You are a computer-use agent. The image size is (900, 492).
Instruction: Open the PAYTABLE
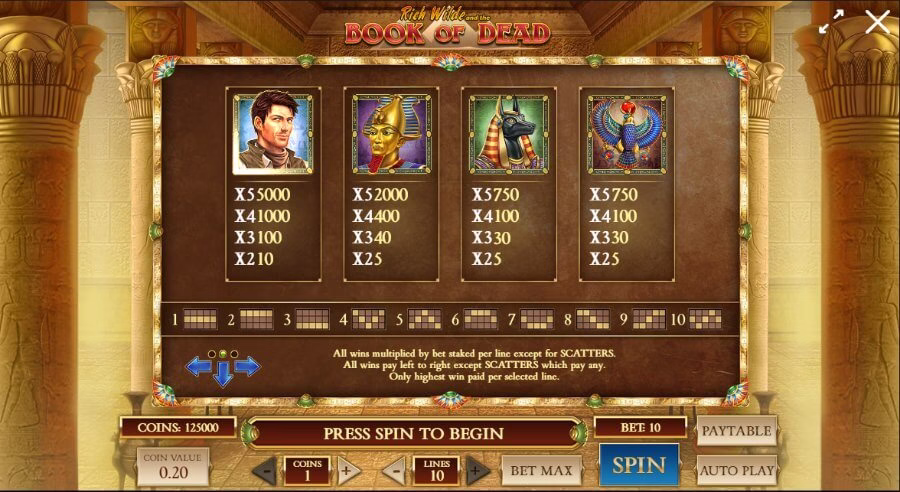pos(736,431)
